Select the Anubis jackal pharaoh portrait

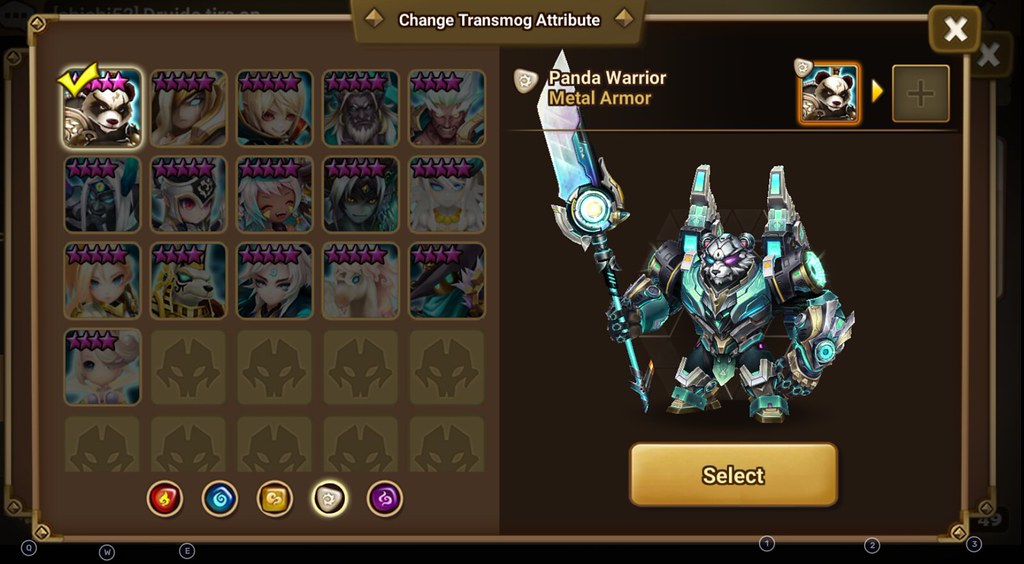pos(189,280)
